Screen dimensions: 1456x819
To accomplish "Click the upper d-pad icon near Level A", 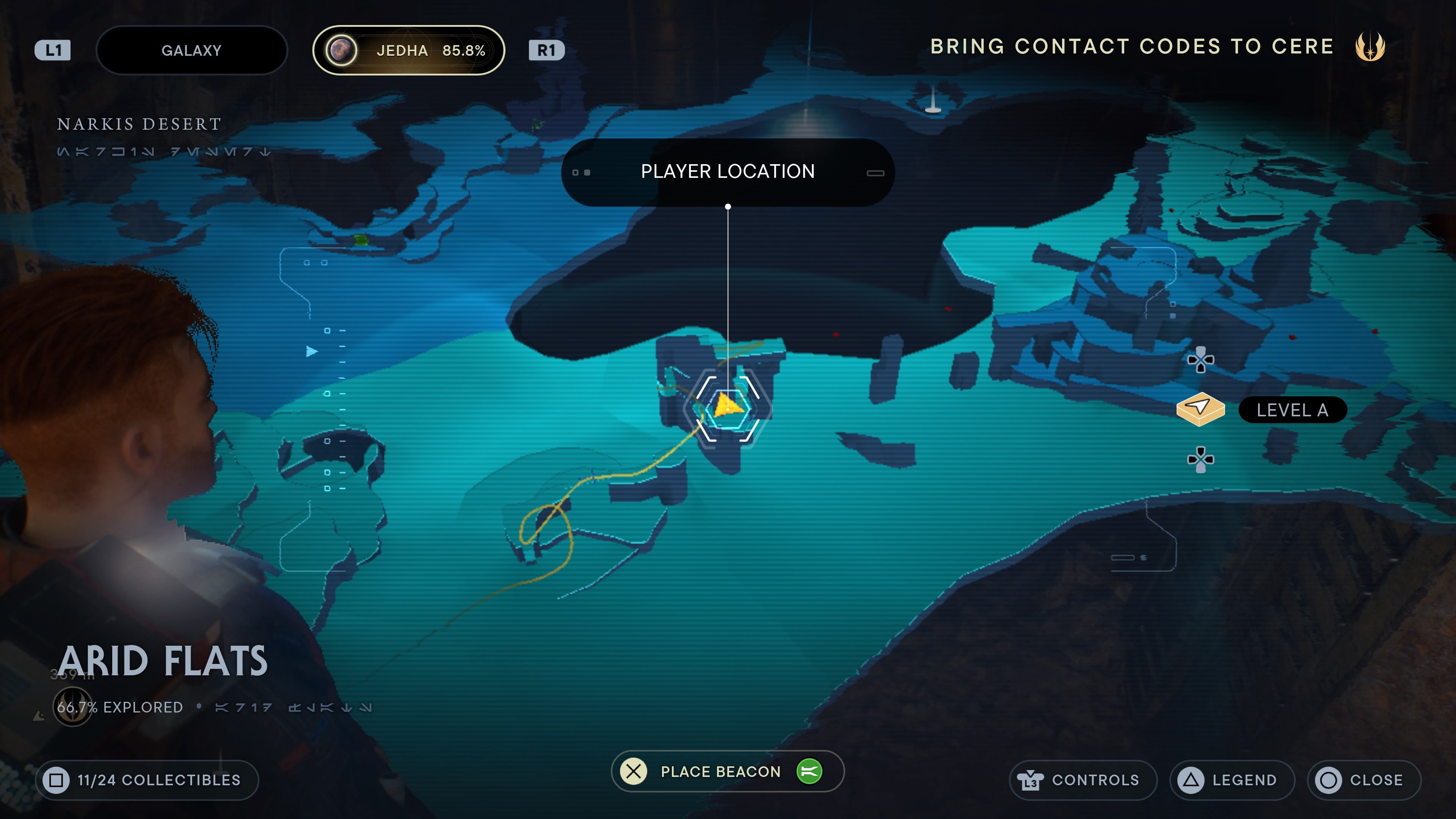I will pos(1201,360).
